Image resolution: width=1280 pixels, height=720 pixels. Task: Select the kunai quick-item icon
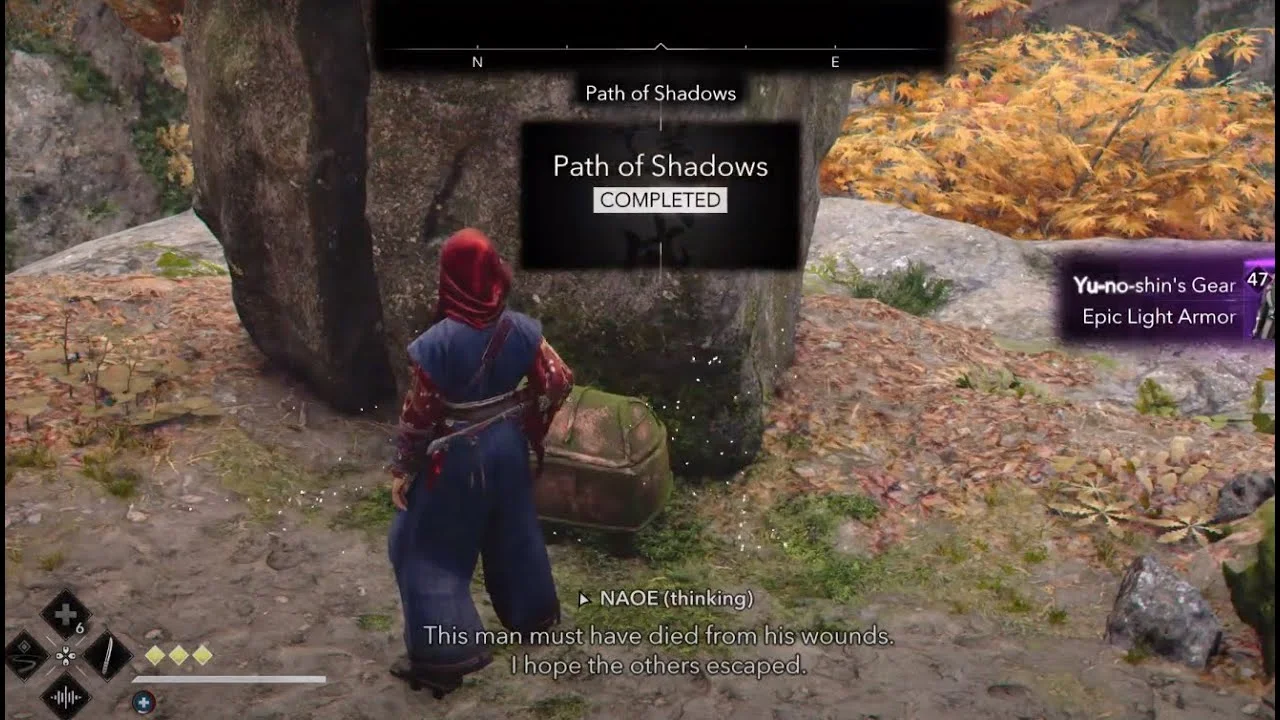tap(107, 656)
